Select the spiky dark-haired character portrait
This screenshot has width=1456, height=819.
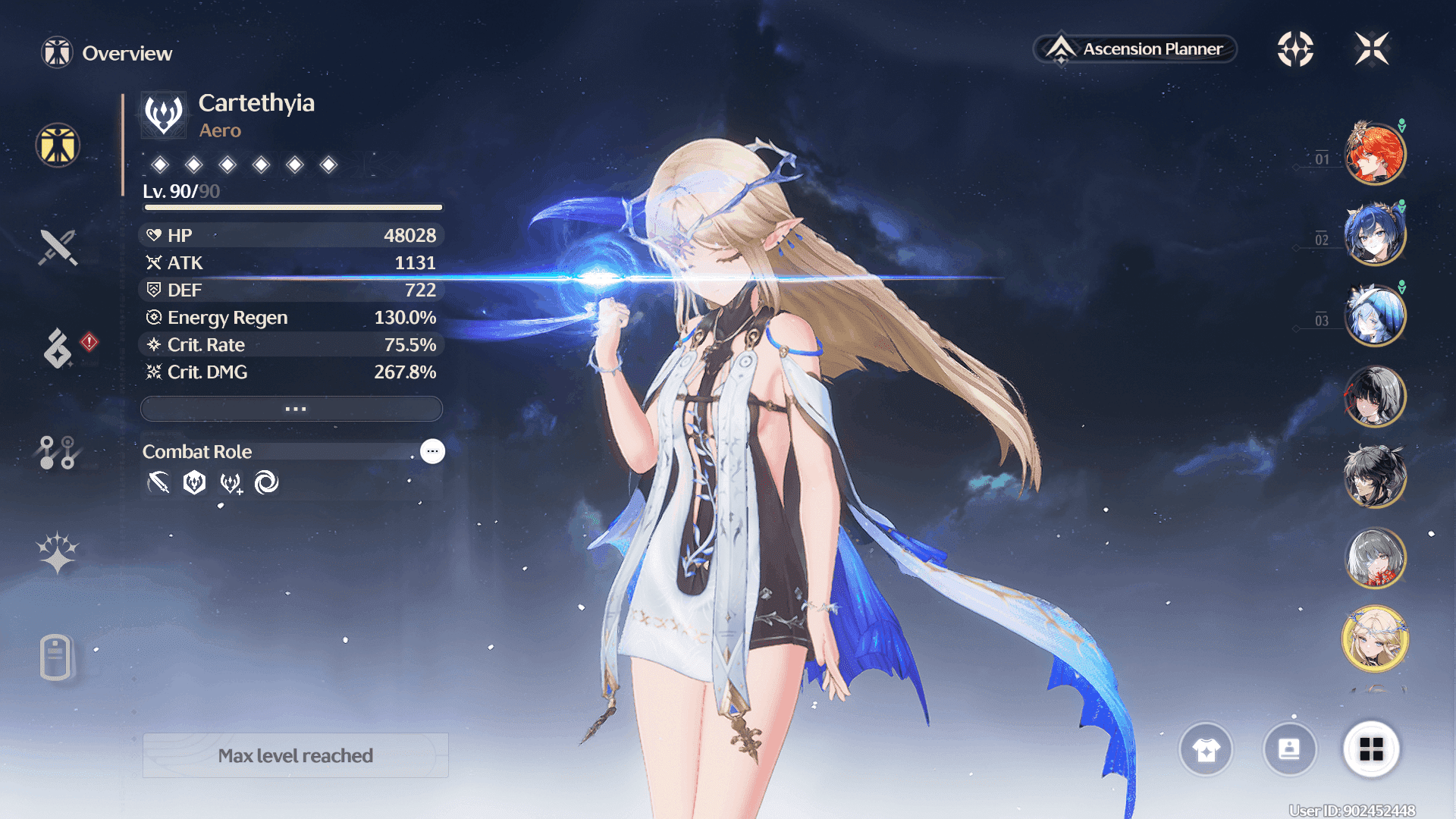tap(1375, 477)
